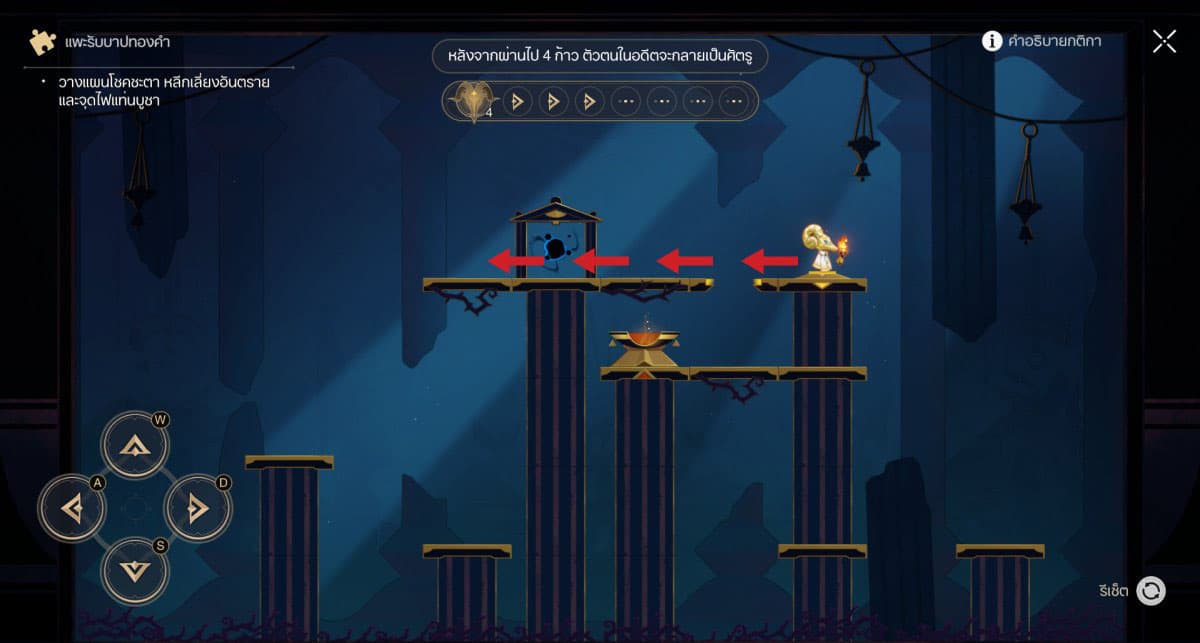Move left with the A arrow button

point(72,508)
